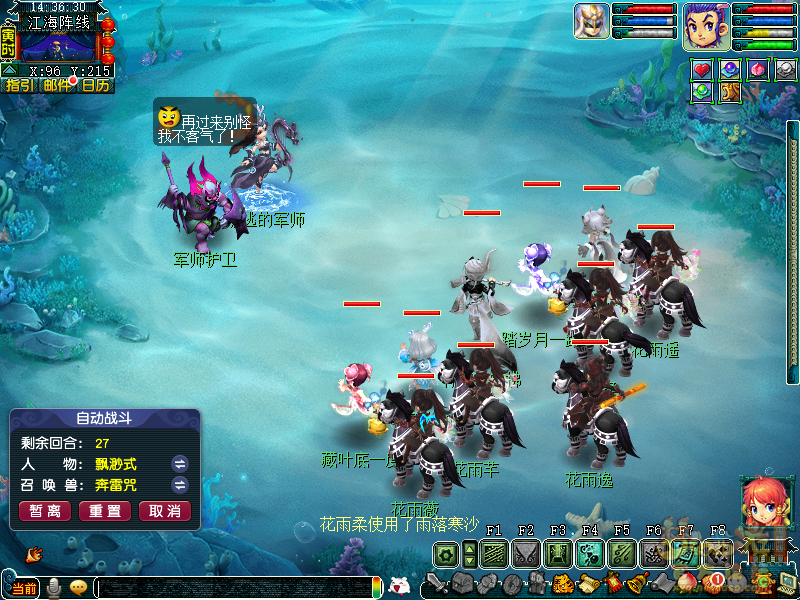800x600 pixels.
Task: Click the sword icon in bottom toolbar
Action: [x=436, y=583]
